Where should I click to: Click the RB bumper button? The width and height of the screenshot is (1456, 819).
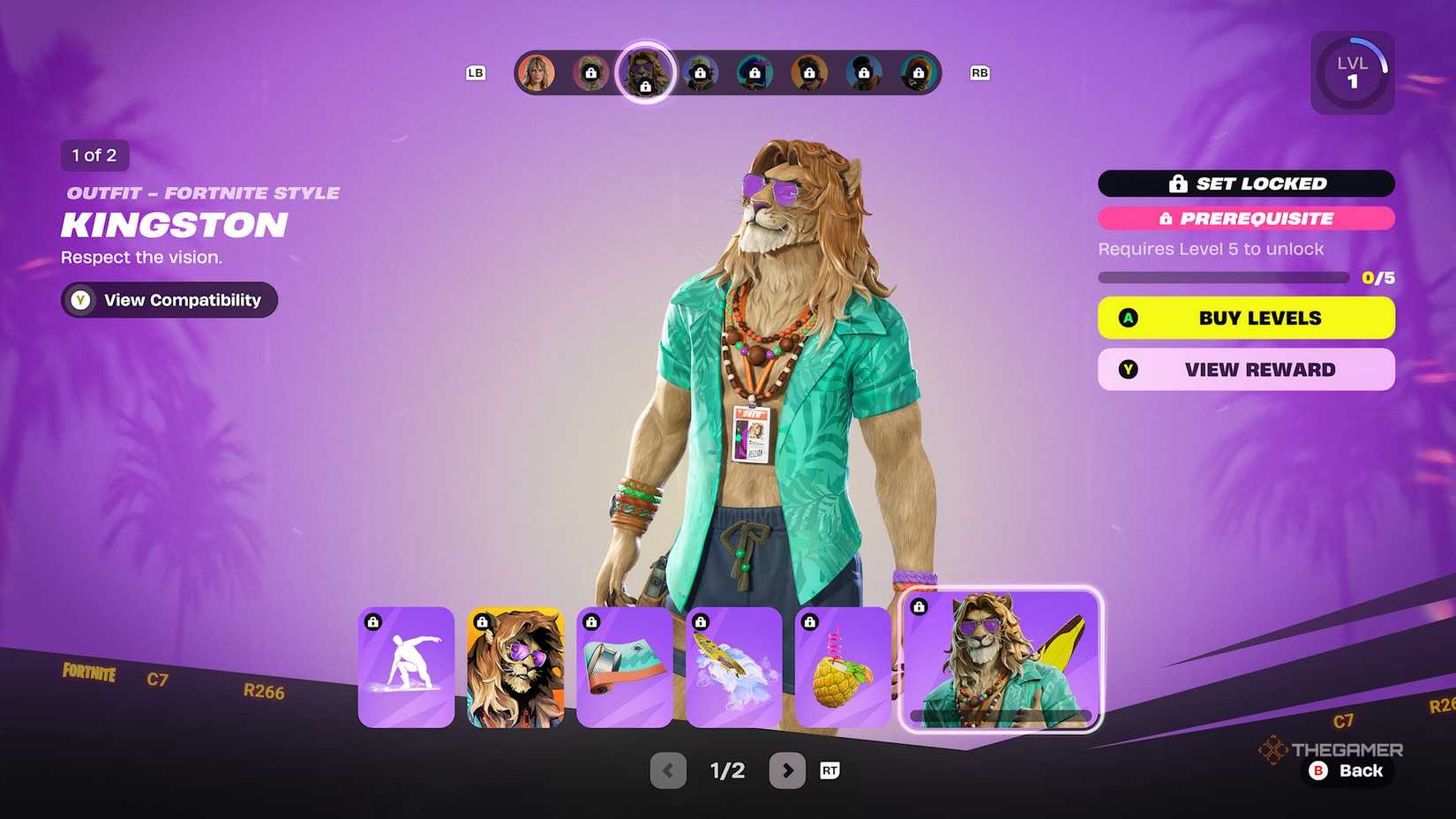pyautogui.click(x=979, y=73)
